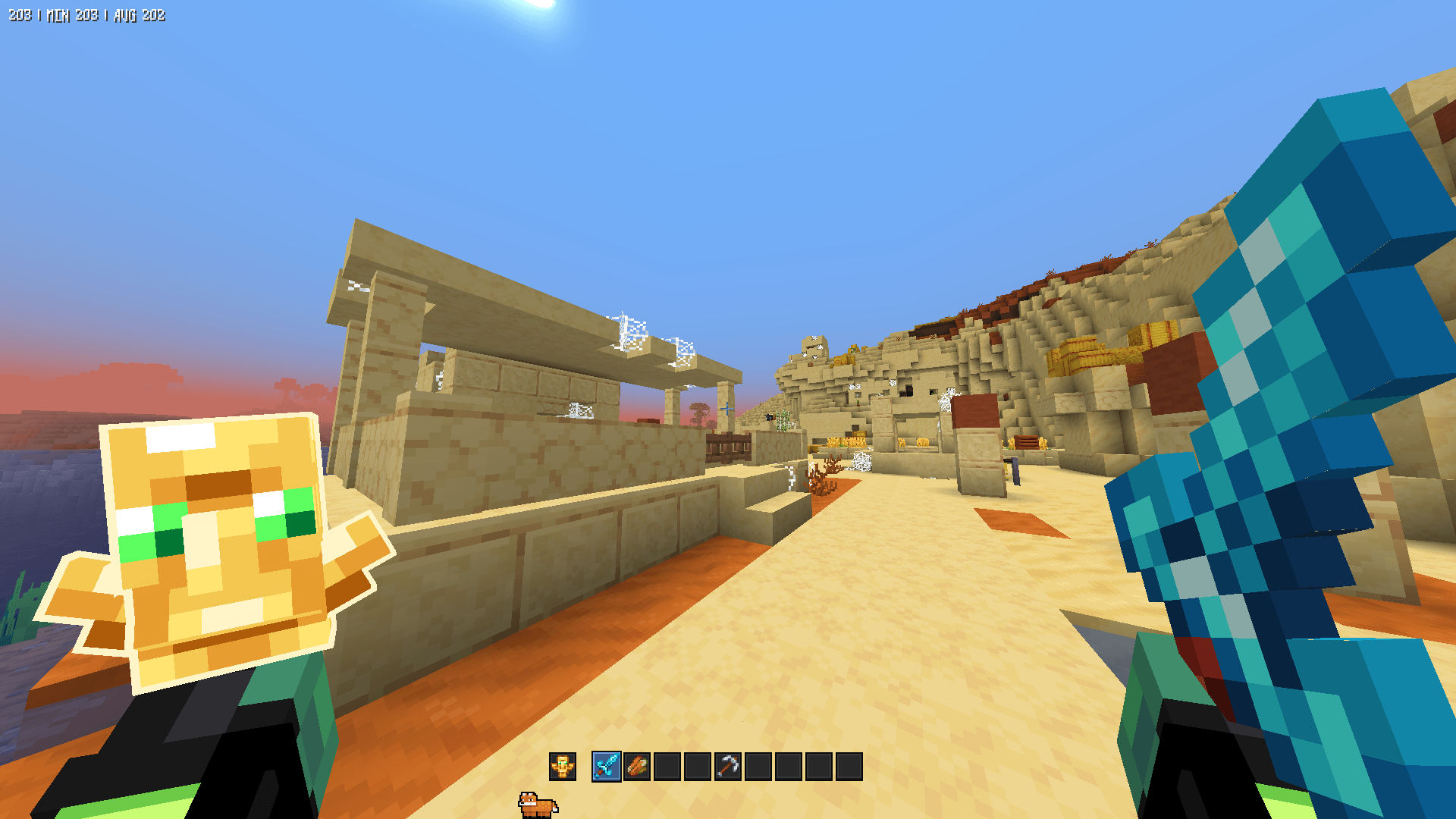Select the last empty hotbar slot

click(x=849, y=767)
